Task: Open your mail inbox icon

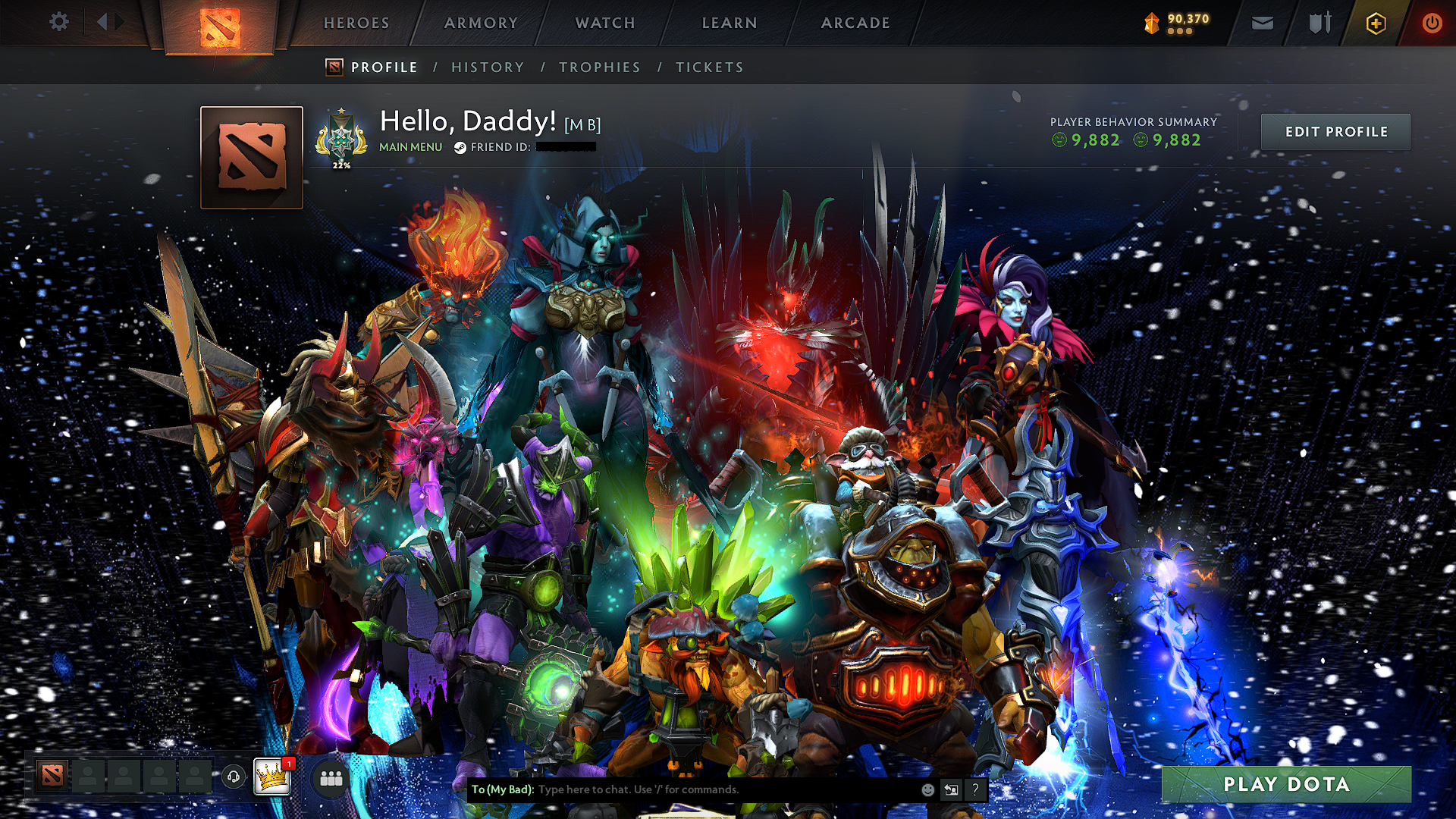Action: (x=1262, y=23)
